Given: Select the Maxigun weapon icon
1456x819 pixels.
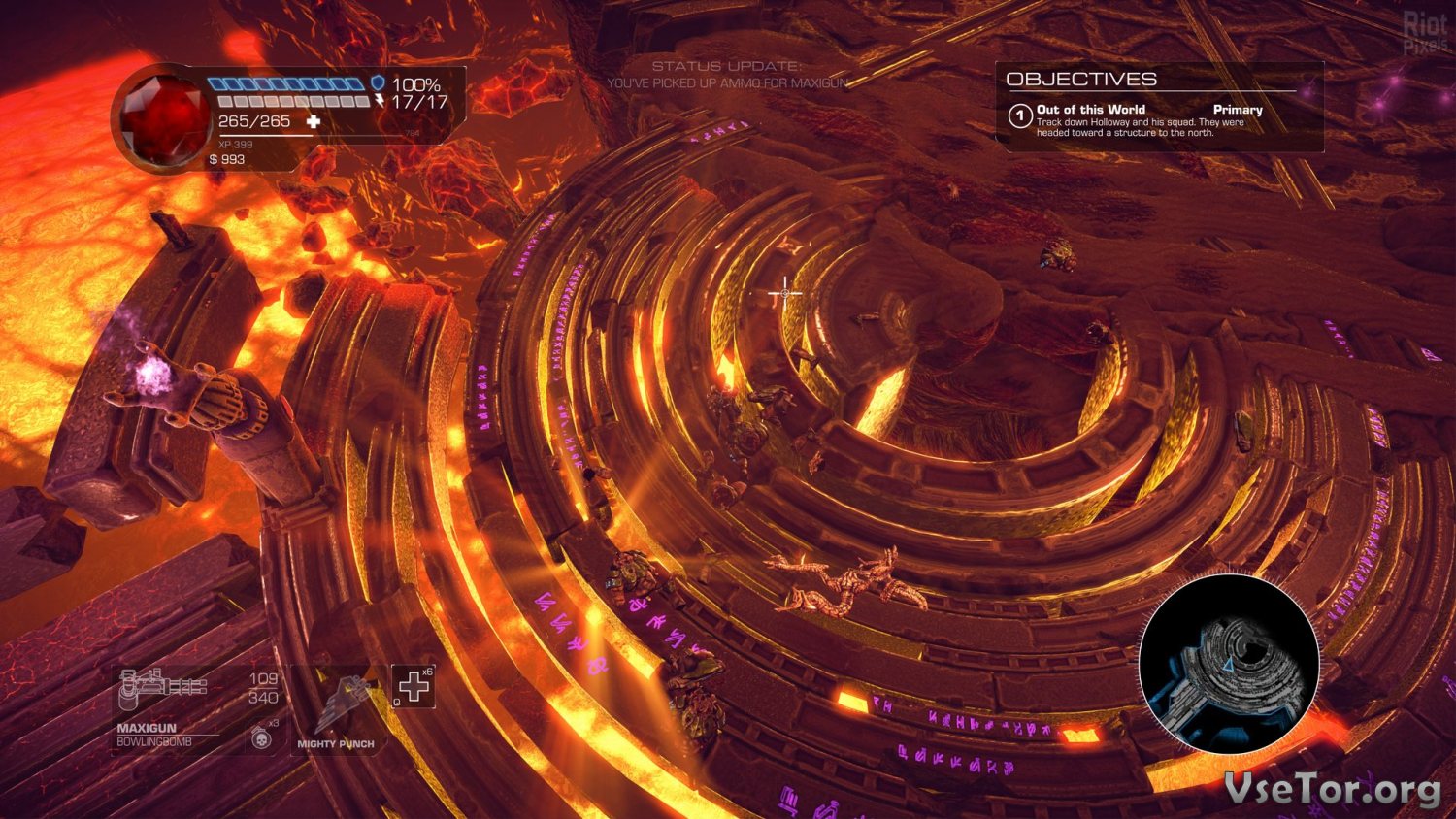Looking at the screenshot, I should coord(161,689).
